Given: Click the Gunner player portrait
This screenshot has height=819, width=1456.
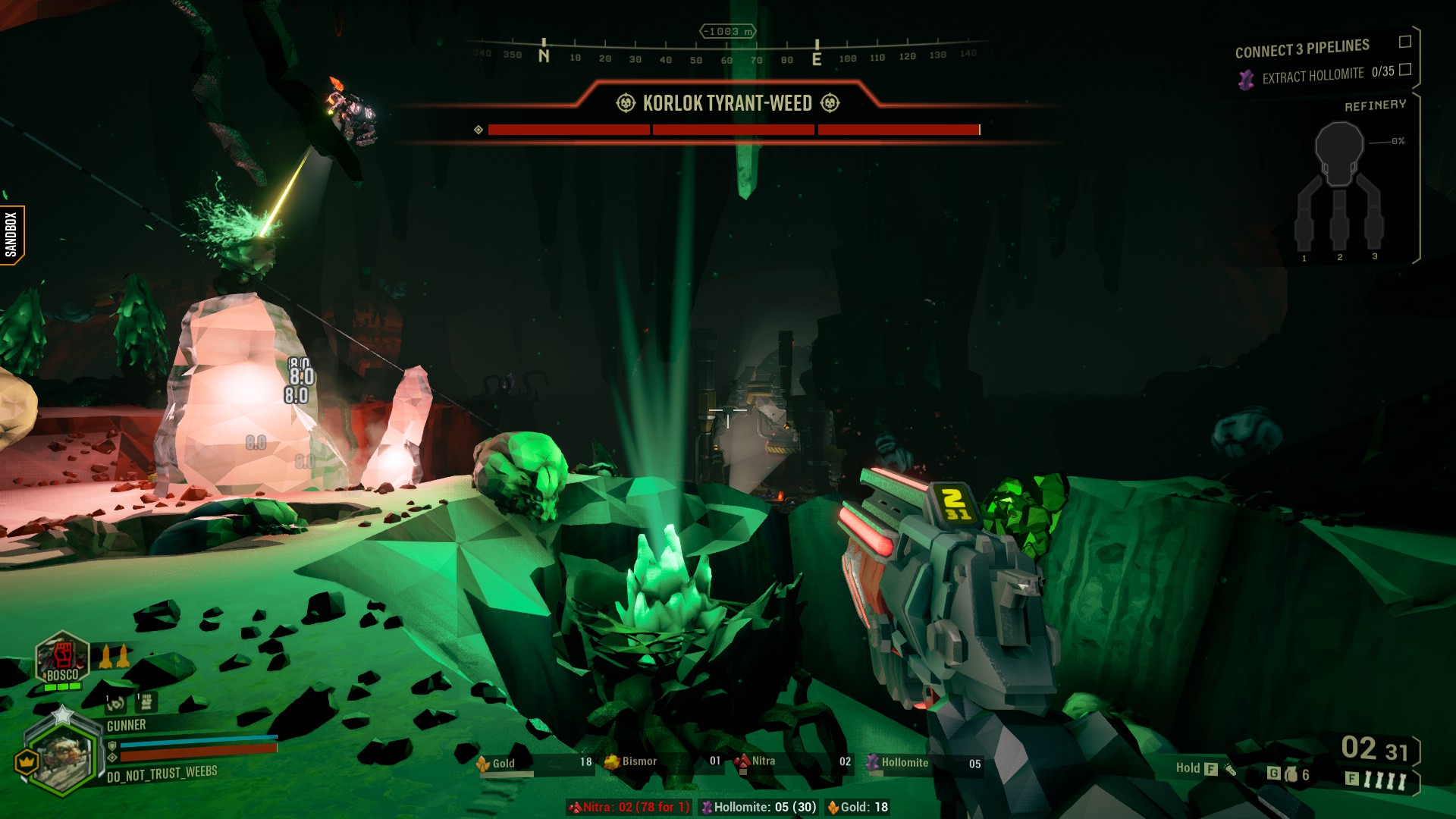Looking at the screenshot, I should click(62, 754).
